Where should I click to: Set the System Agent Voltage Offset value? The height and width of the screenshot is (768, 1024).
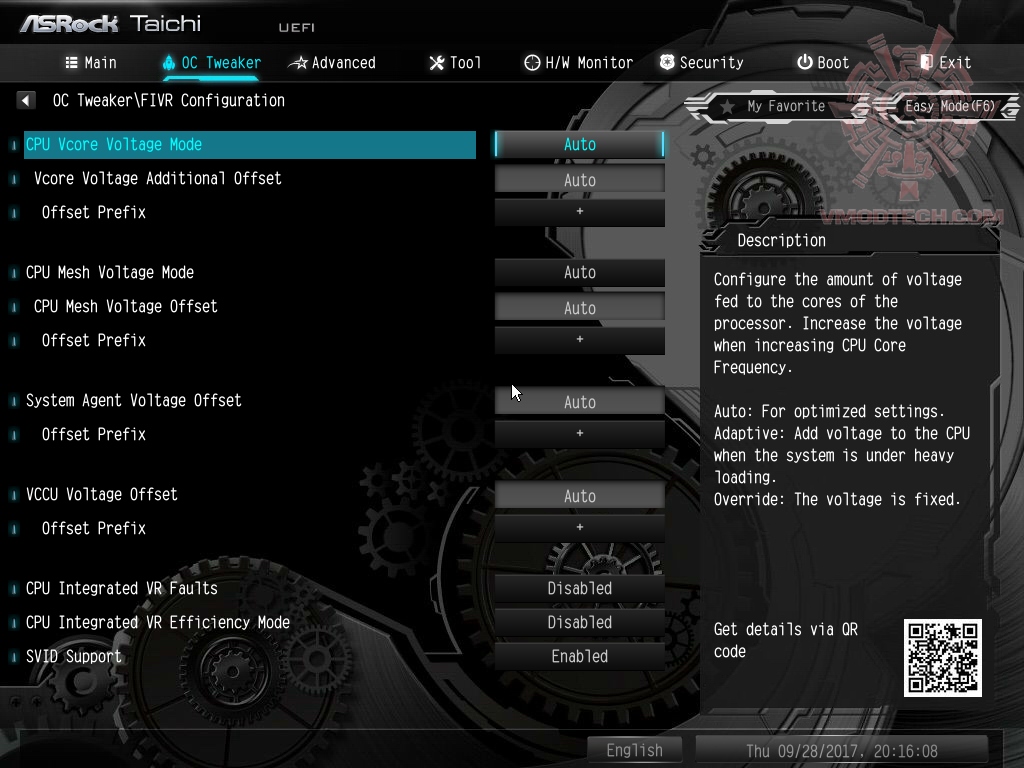pos(579,402)
